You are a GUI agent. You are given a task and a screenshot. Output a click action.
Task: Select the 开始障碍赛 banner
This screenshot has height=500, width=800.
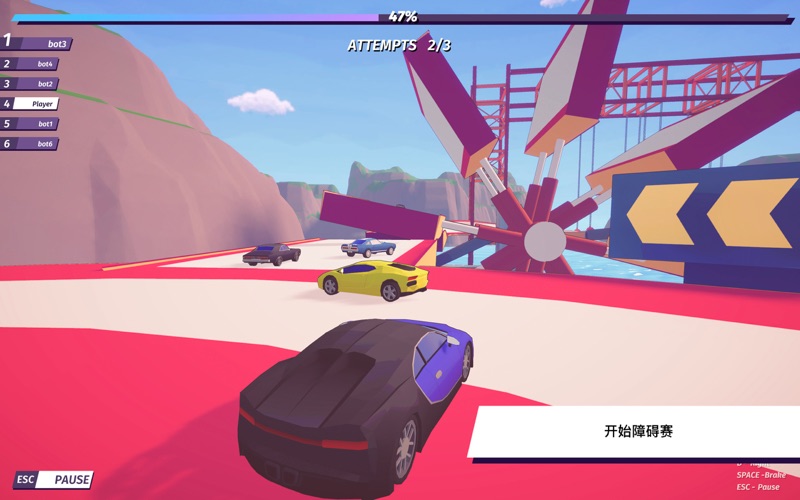click(x=637, y=431)
